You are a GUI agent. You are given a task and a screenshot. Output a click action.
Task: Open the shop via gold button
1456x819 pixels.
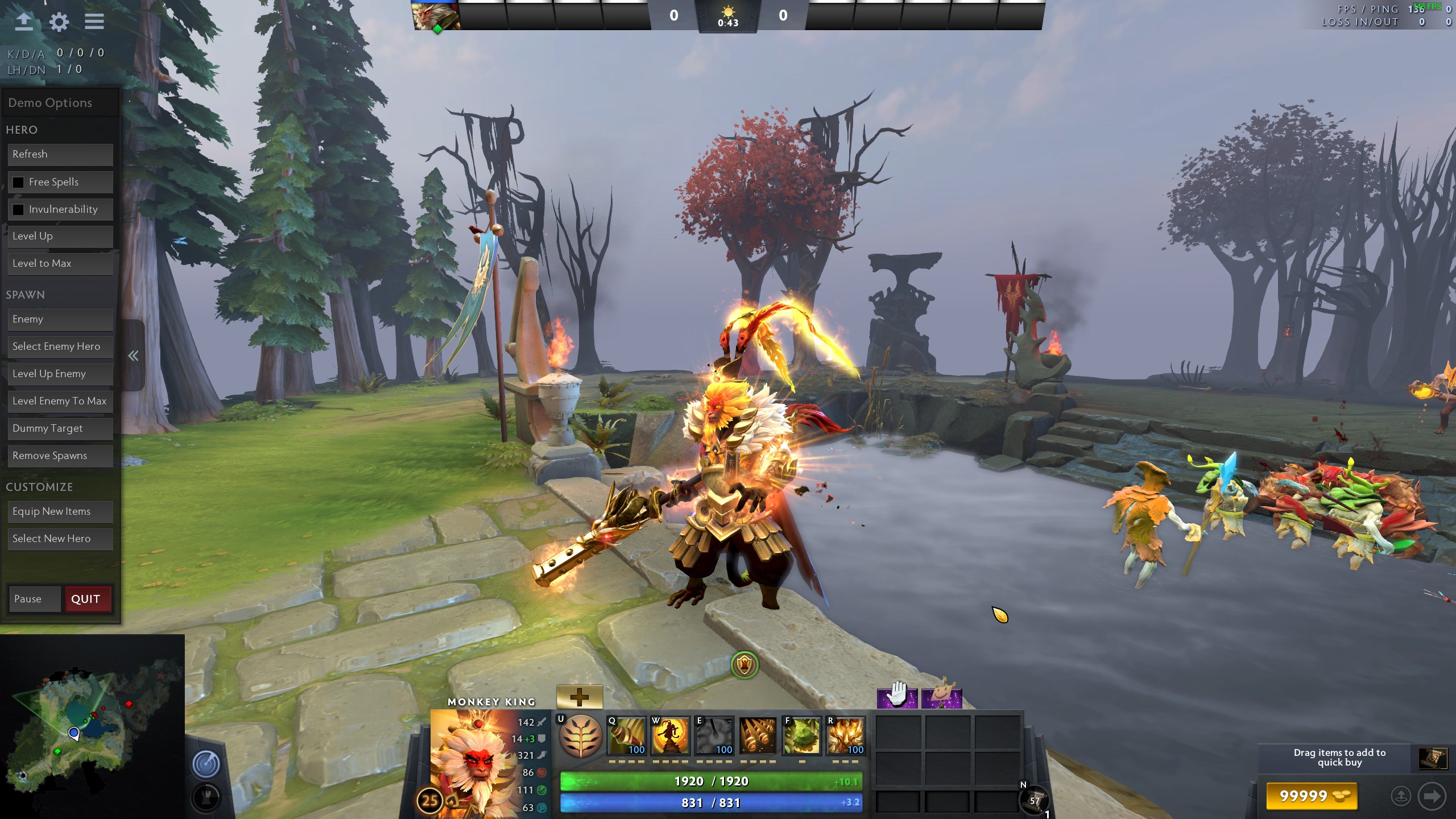[x=1311, y=796]
